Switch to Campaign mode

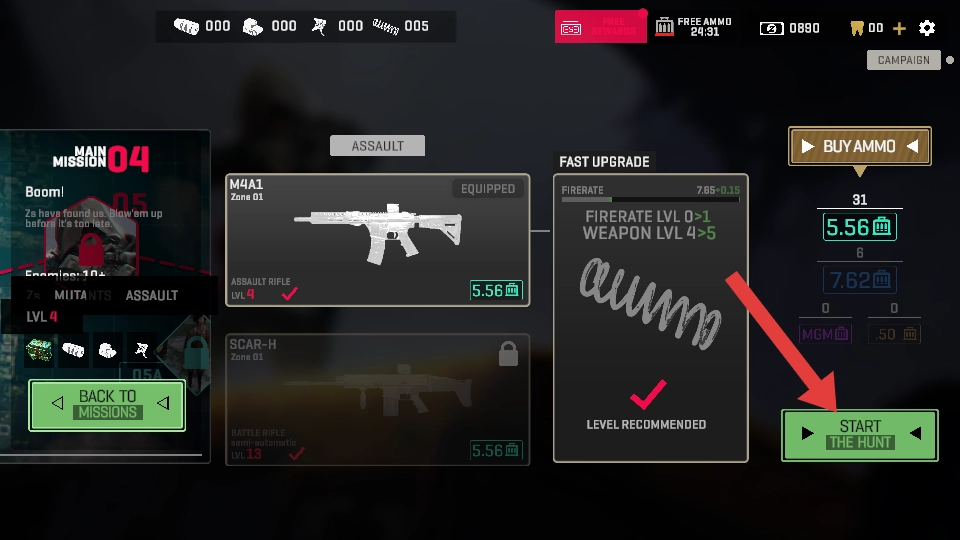(x=904, y=60)
